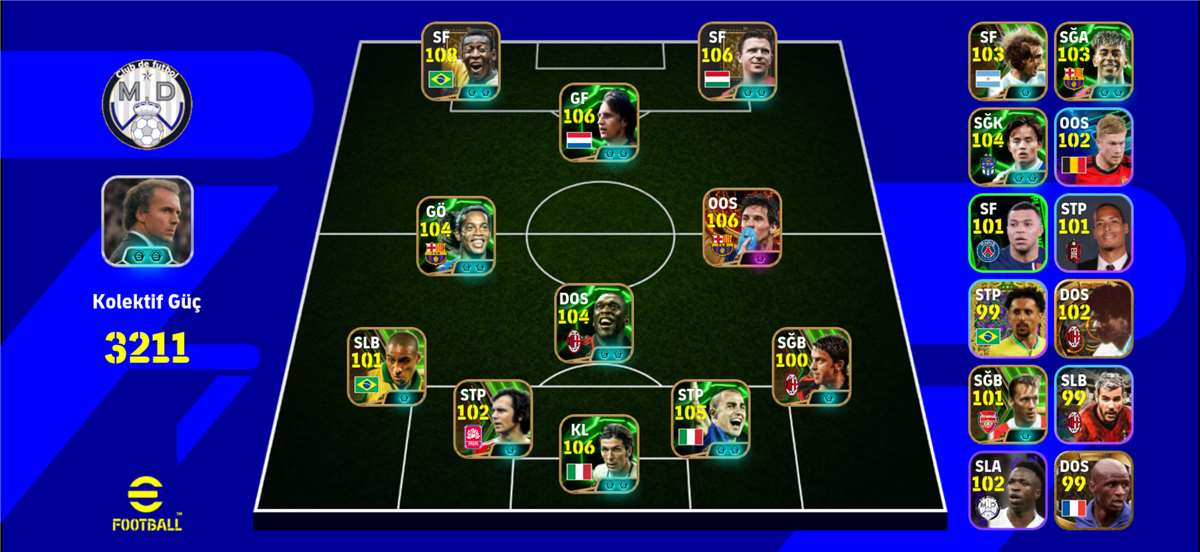Choose the GF 106 Netherlands player card
1200x552 pixels.
(598, 123)
